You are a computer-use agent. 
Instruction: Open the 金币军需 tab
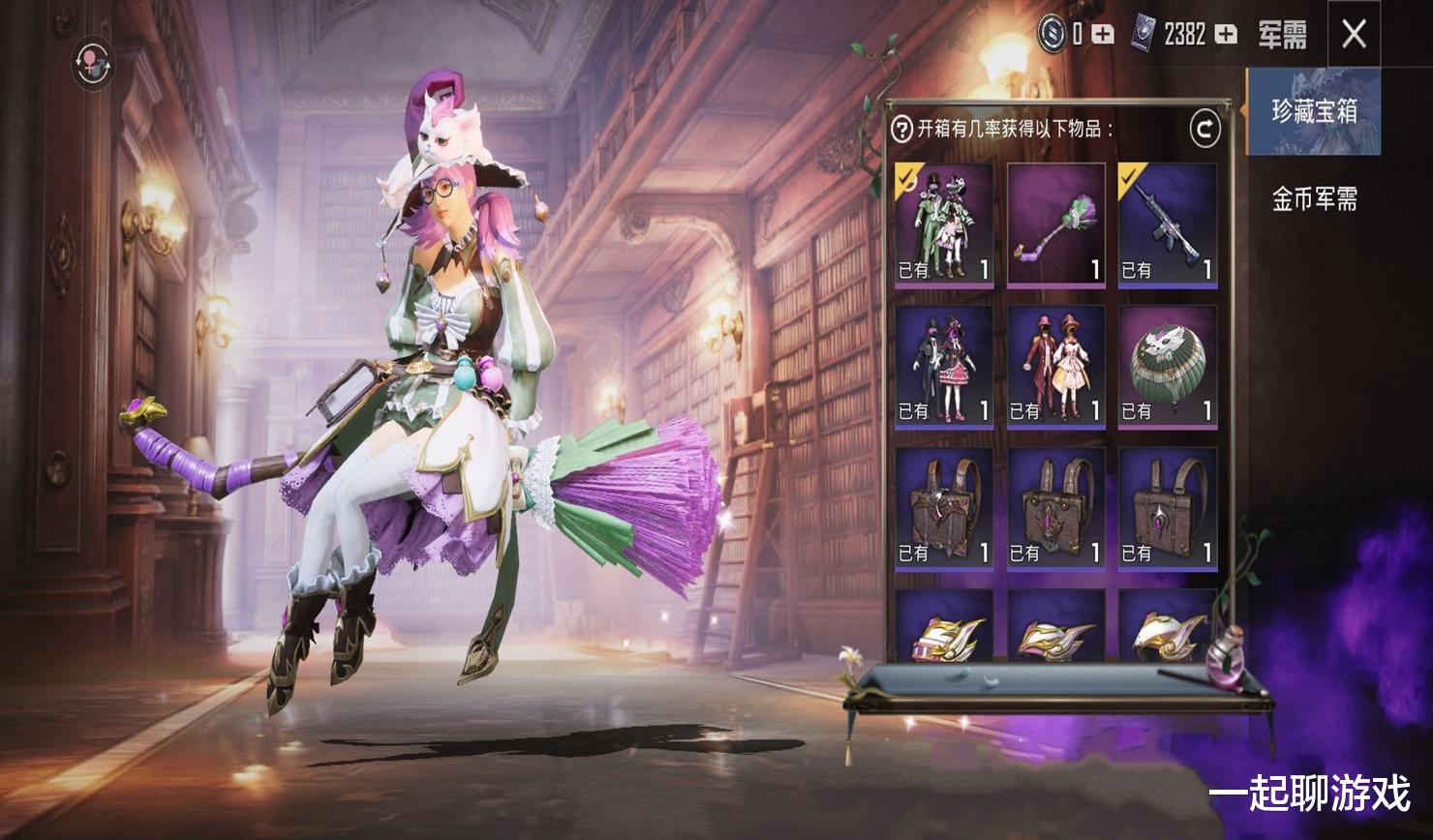click(1314, 199)
